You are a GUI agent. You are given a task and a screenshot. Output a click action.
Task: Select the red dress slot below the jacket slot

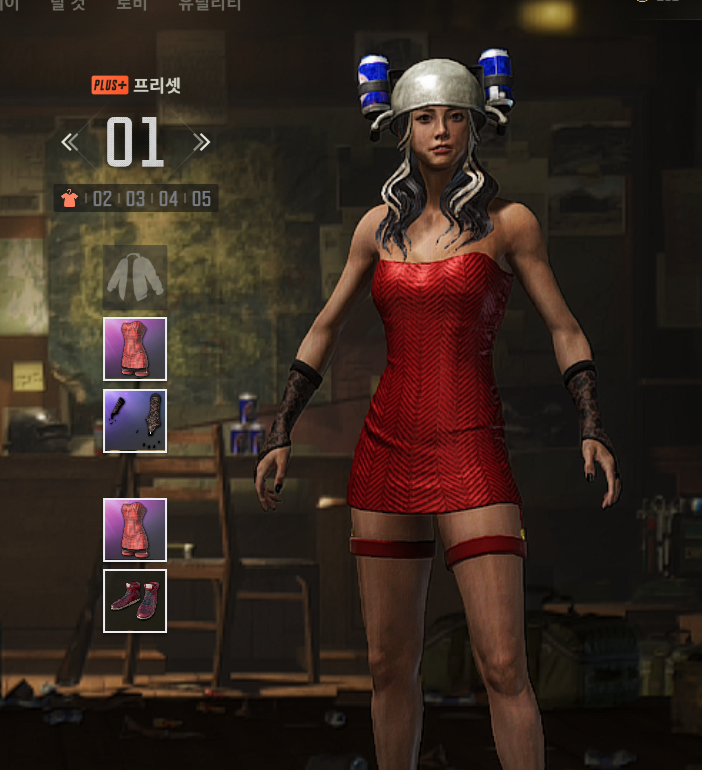click(135, 349)
